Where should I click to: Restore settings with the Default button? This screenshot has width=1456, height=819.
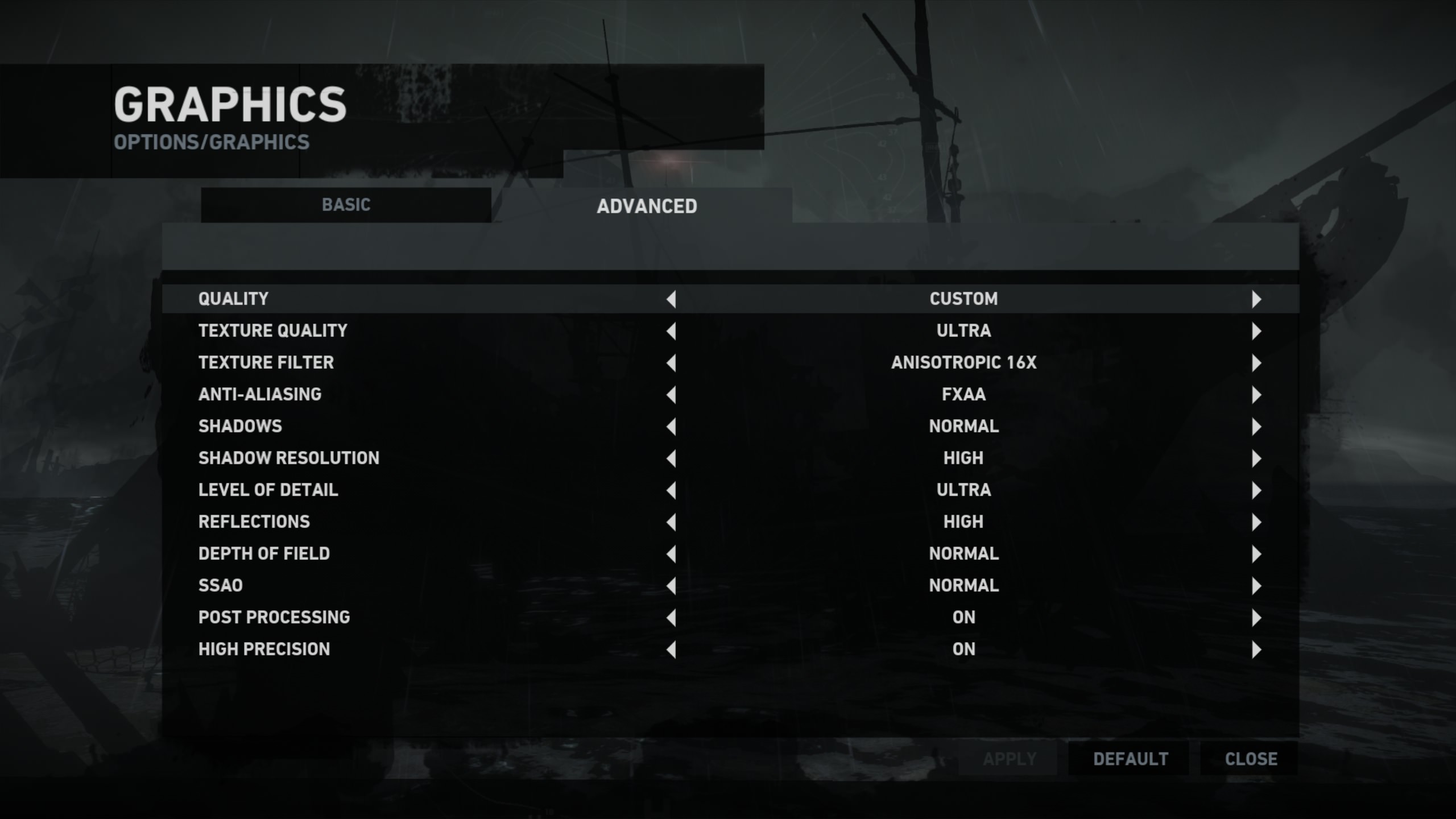click(x=1130, y=759)
